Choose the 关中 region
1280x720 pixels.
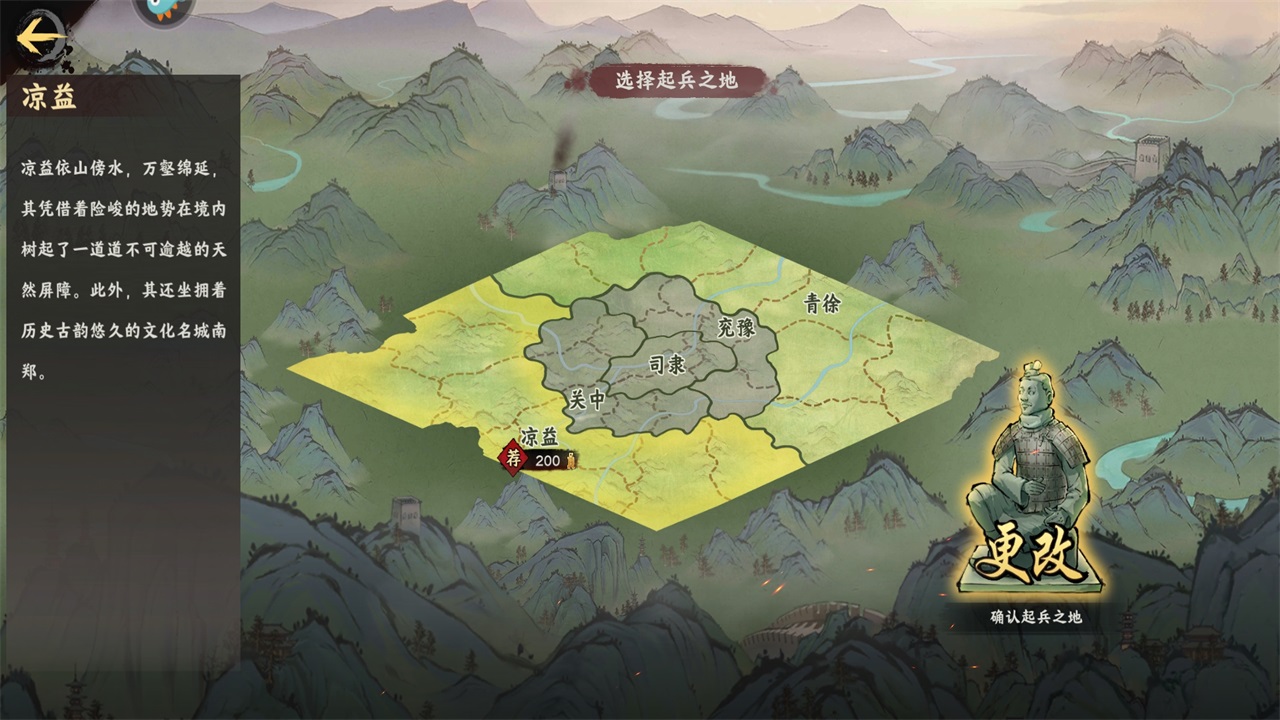click(x=586, y=399)
